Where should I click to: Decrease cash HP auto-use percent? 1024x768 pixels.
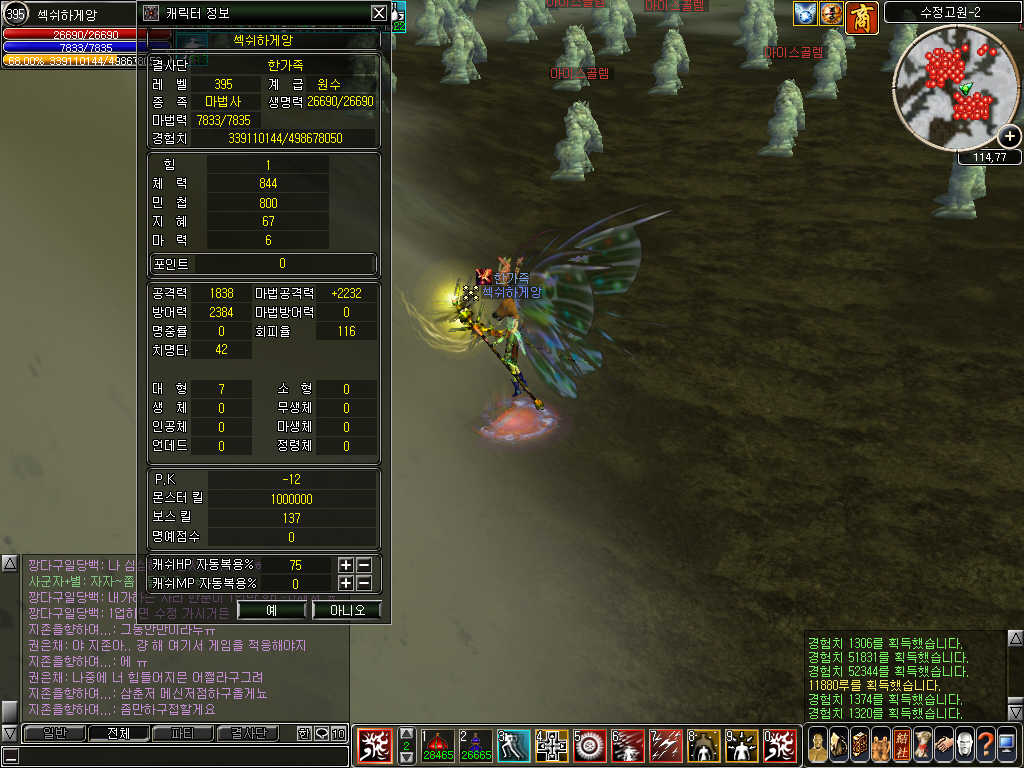pyautogui.click(x=364, y=565)
